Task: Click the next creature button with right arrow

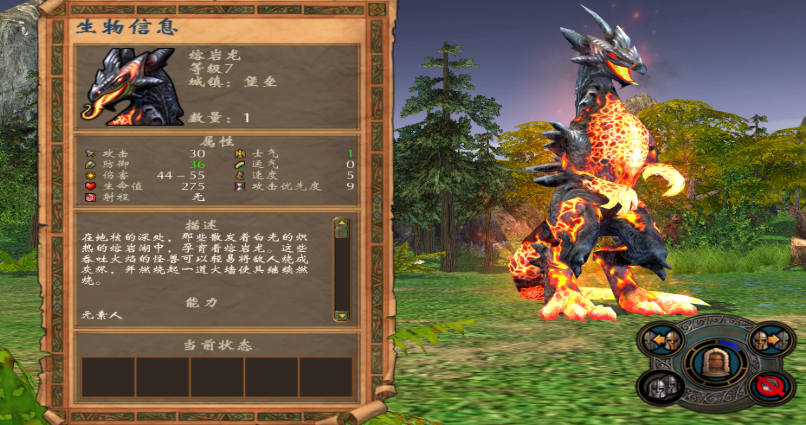Action: tap(771, 339)
